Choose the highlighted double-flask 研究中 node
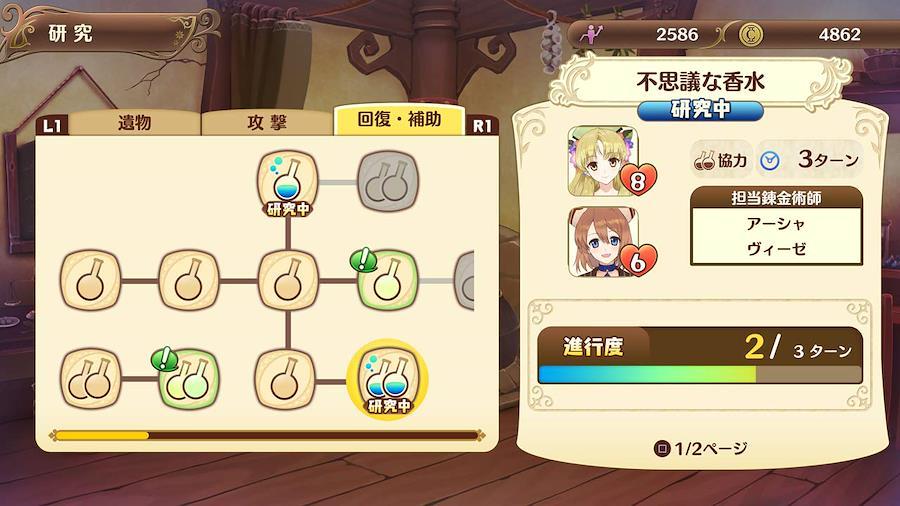900x506 pixels. [x=387, y=380]
